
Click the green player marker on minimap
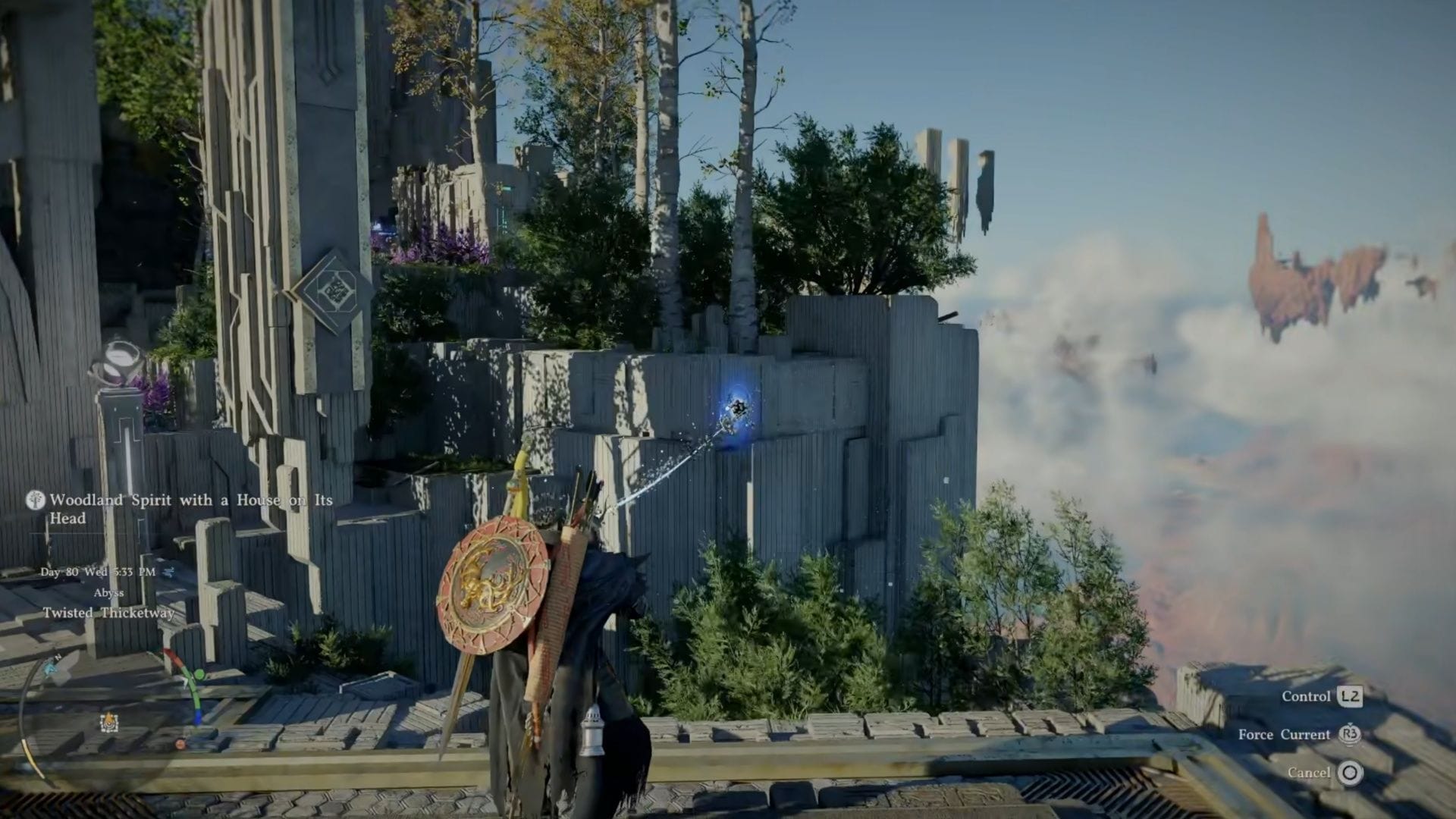pos(199,674)
